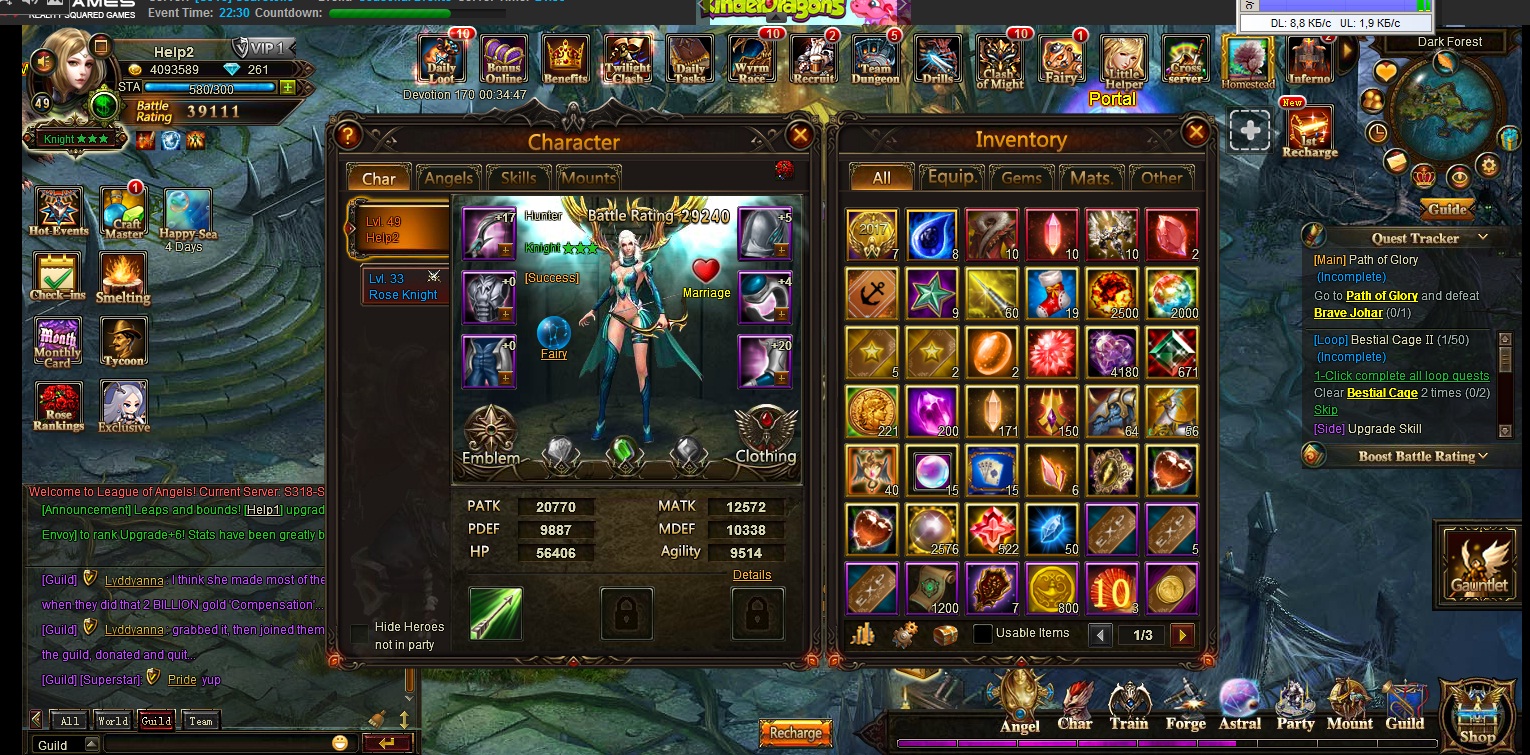
Task: Open the Shop
Action: 1477,717
